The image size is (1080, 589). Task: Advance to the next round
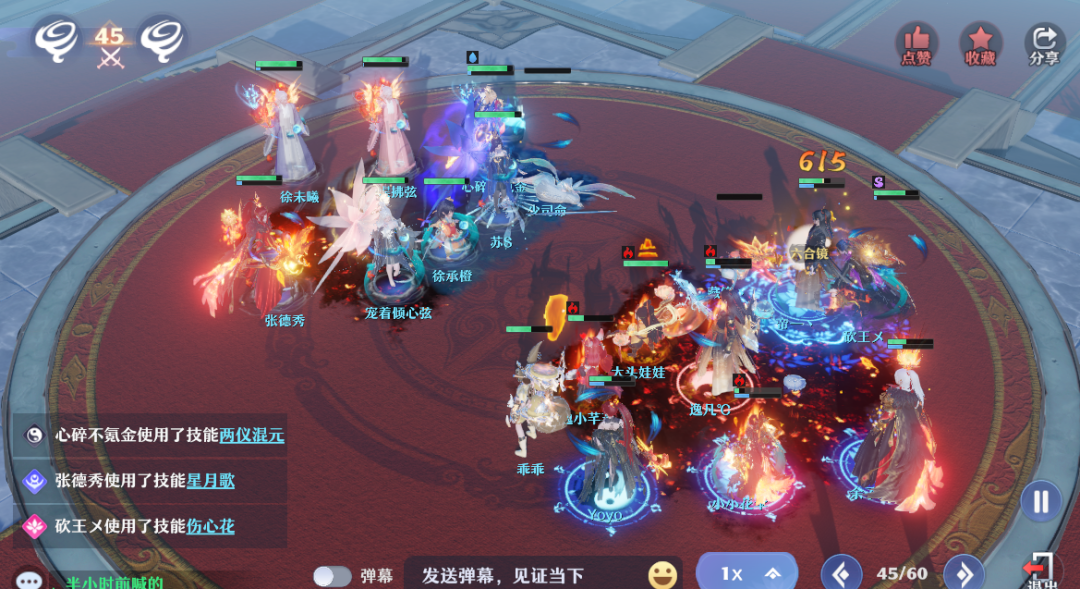964,574
